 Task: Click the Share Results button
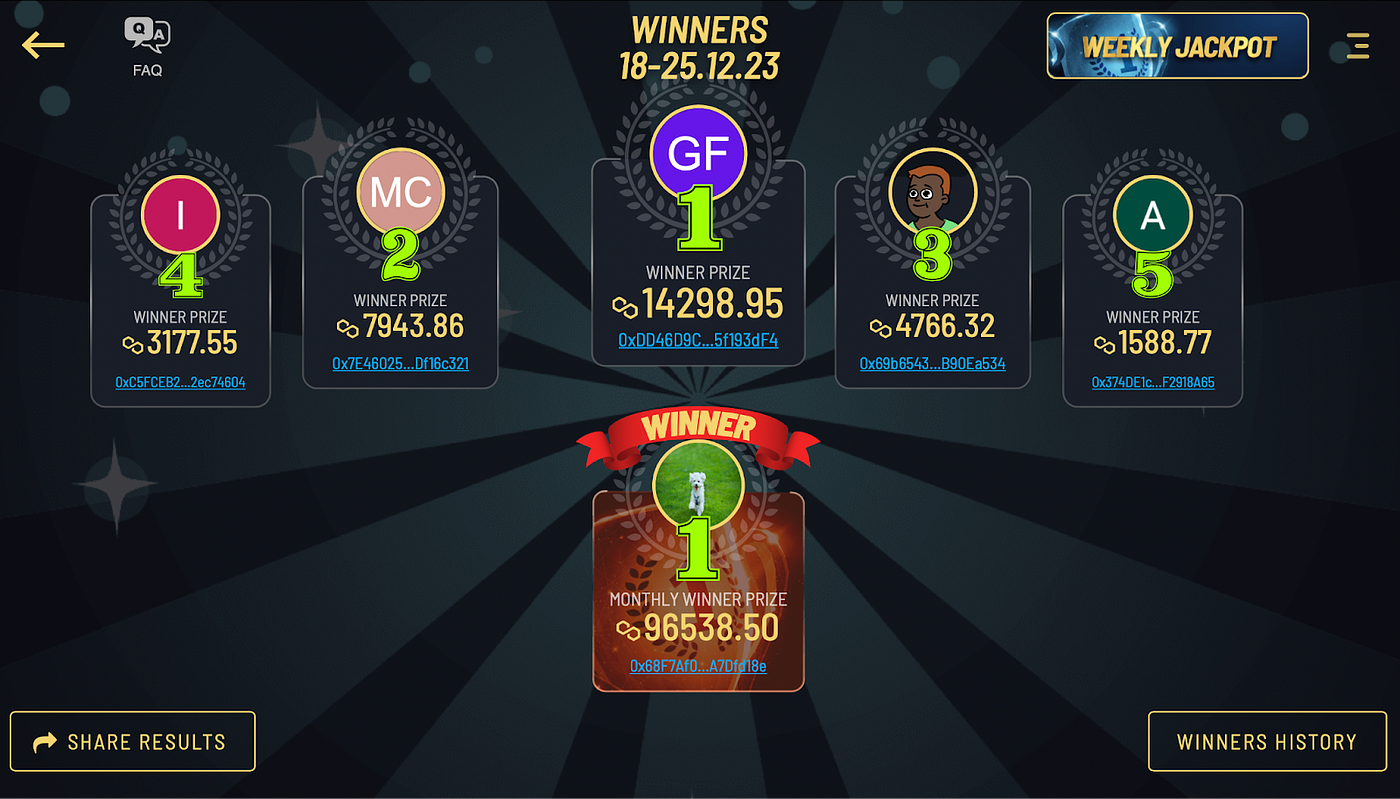coord(132,741)
